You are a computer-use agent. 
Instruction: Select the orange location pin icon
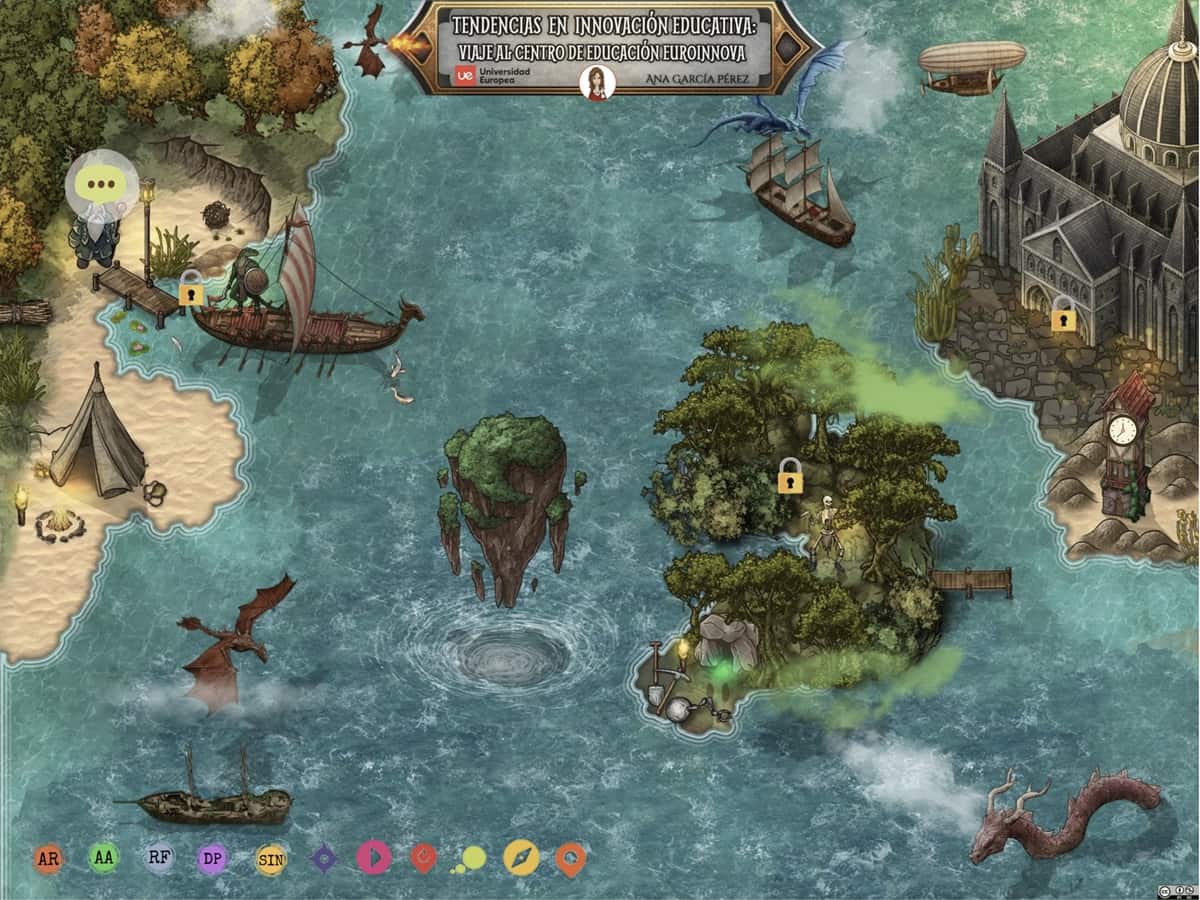[x=570, y=858]
